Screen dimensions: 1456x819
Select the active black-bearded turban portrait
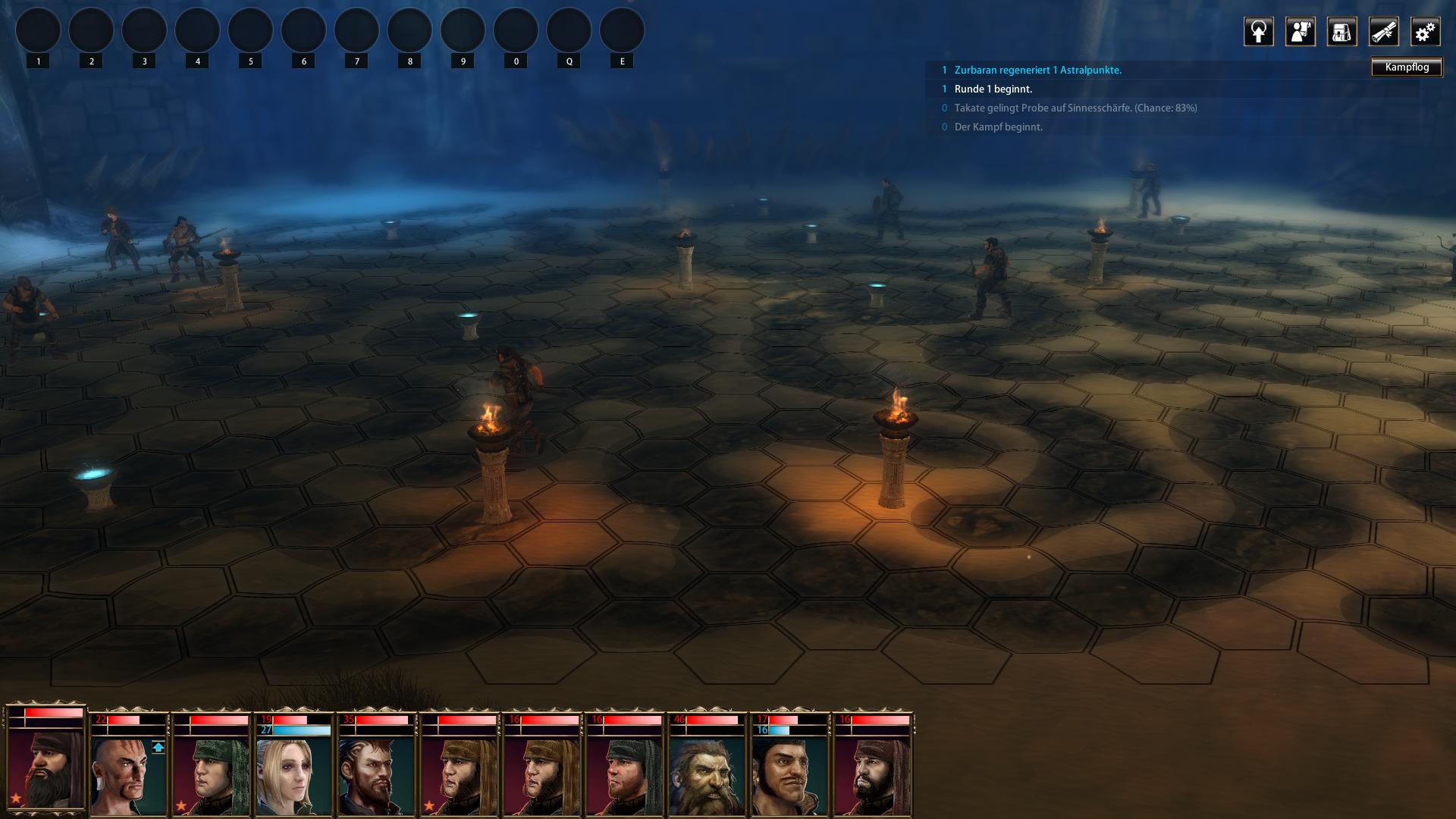45,766
